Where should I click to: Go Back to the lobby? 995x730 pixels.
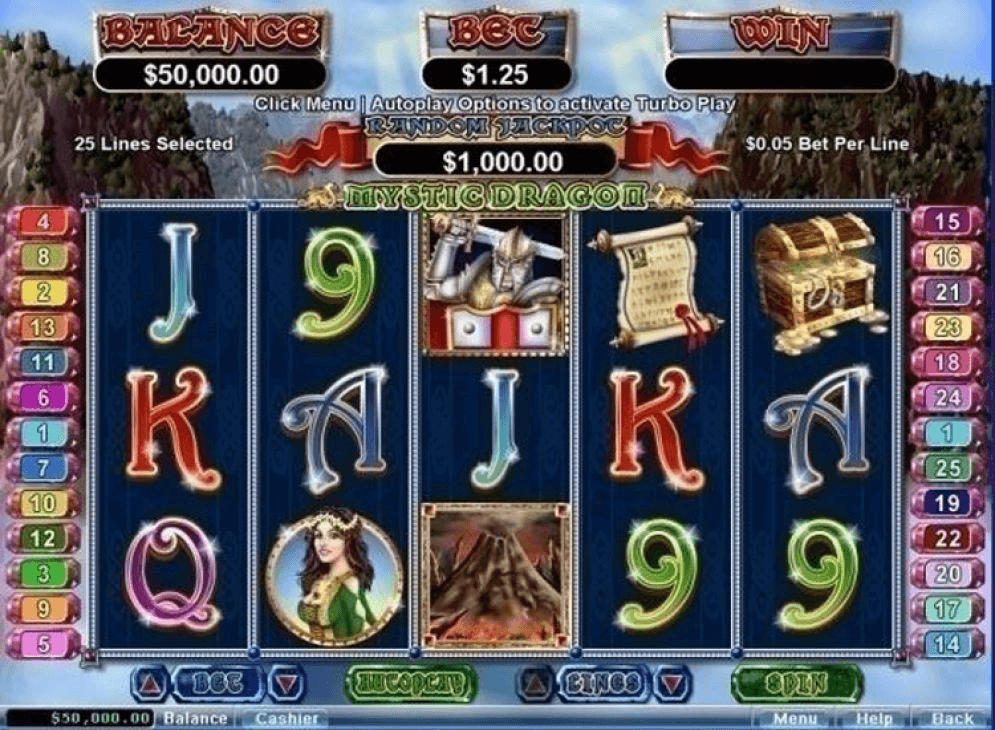click(x=951, y=718)
